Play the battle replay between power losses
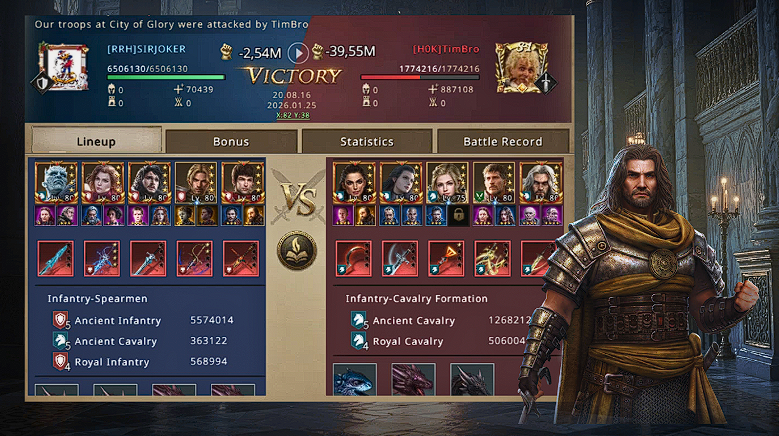Viewport: 779px width, 436px height. pyautogui.click(x=298, y=52)
